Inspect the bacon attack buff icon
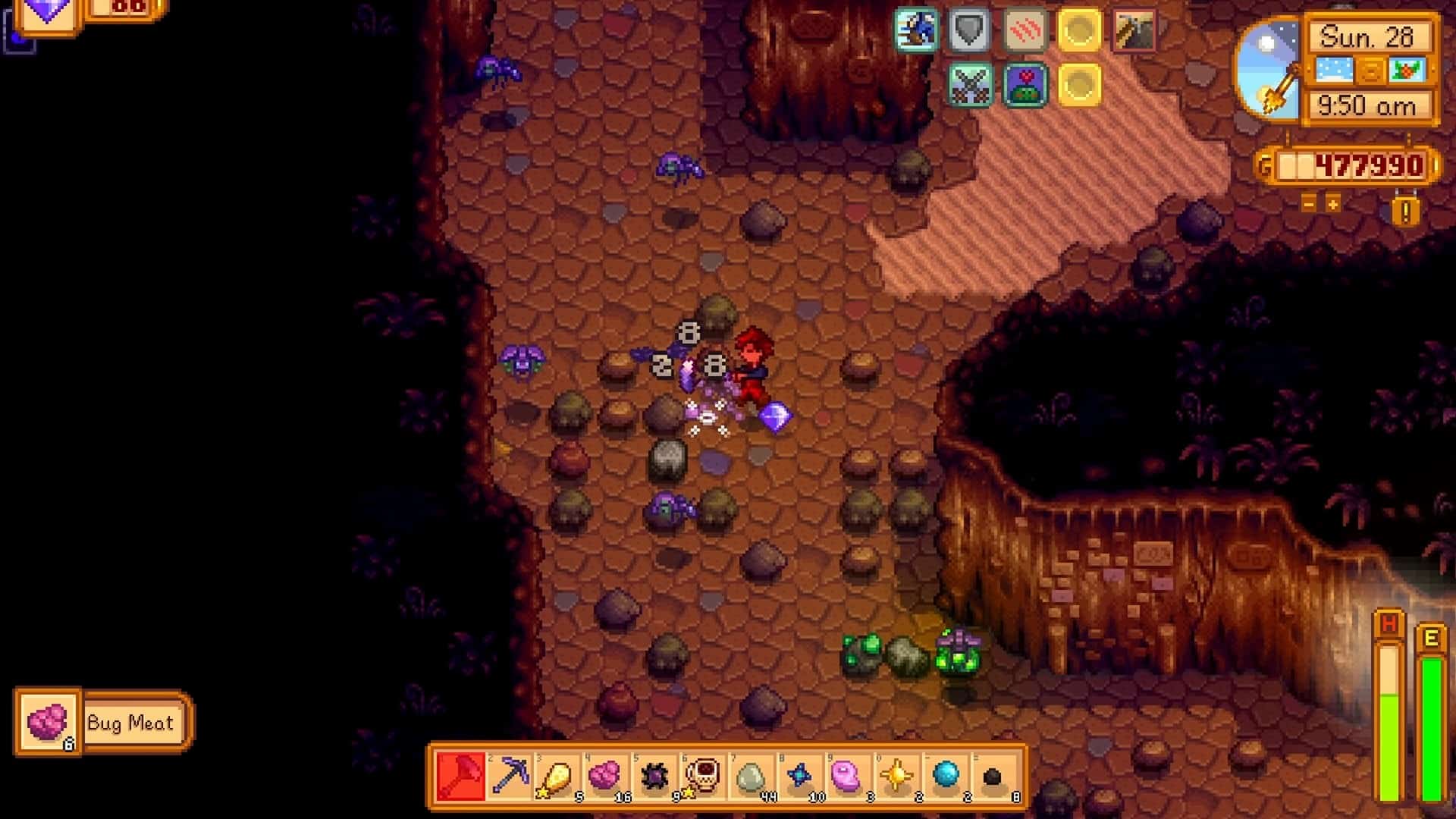The image size is (1456, 819). (x=1026, y=30)
